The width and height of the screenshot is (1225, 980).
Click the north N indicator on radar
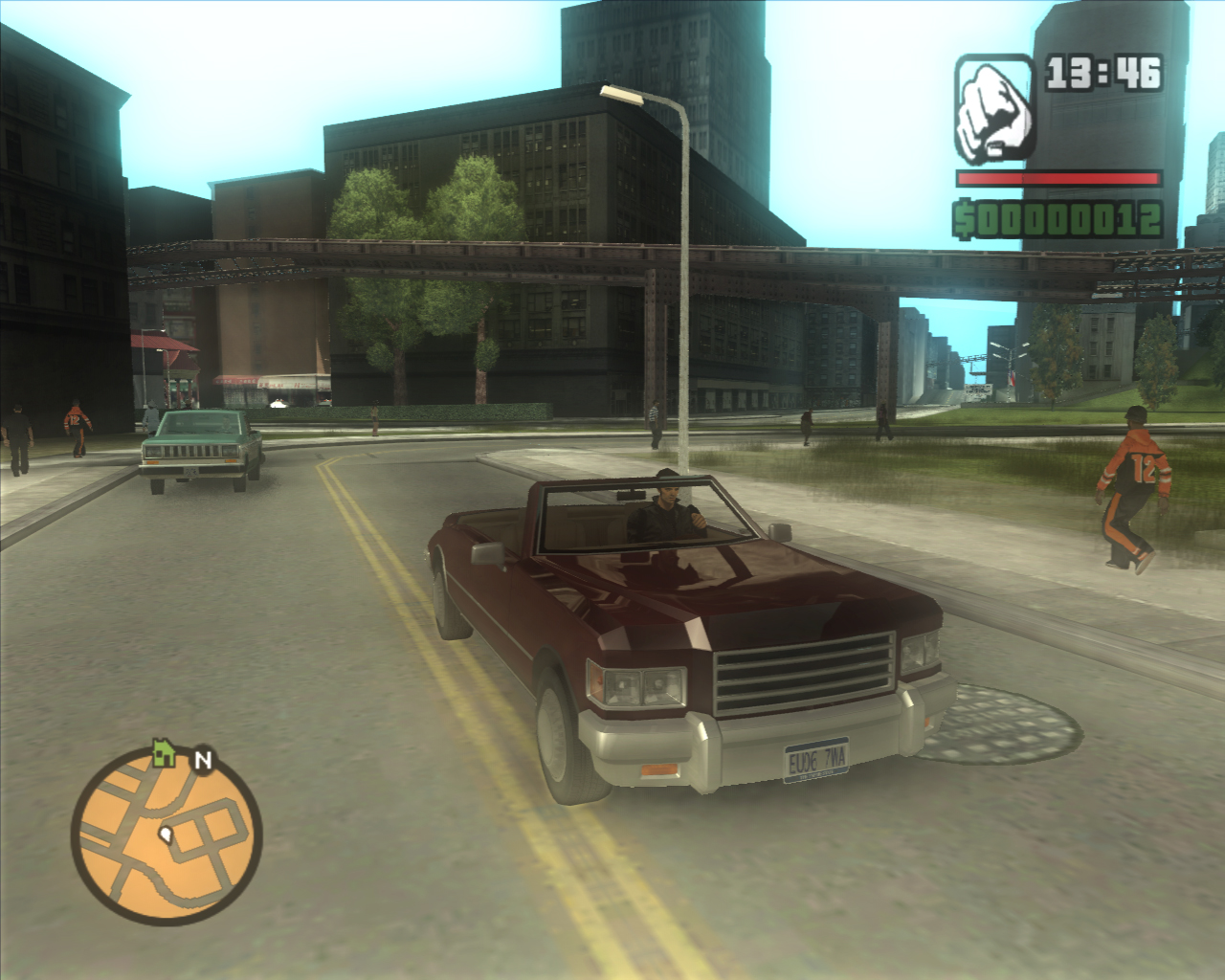202,761
